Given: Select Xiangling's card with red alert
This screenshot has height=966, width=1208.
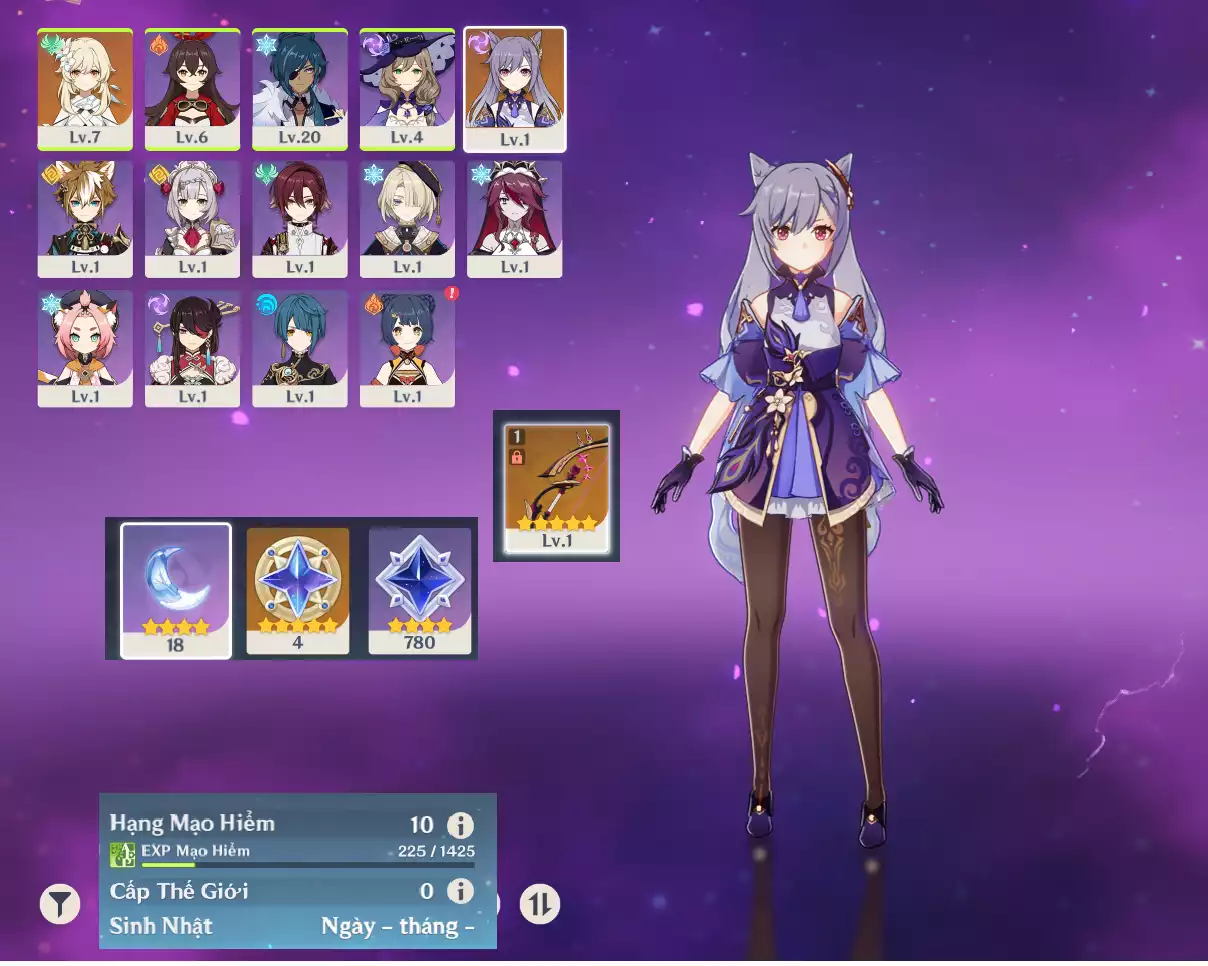Looking at the screenshot, I should [x=407, y=349].
